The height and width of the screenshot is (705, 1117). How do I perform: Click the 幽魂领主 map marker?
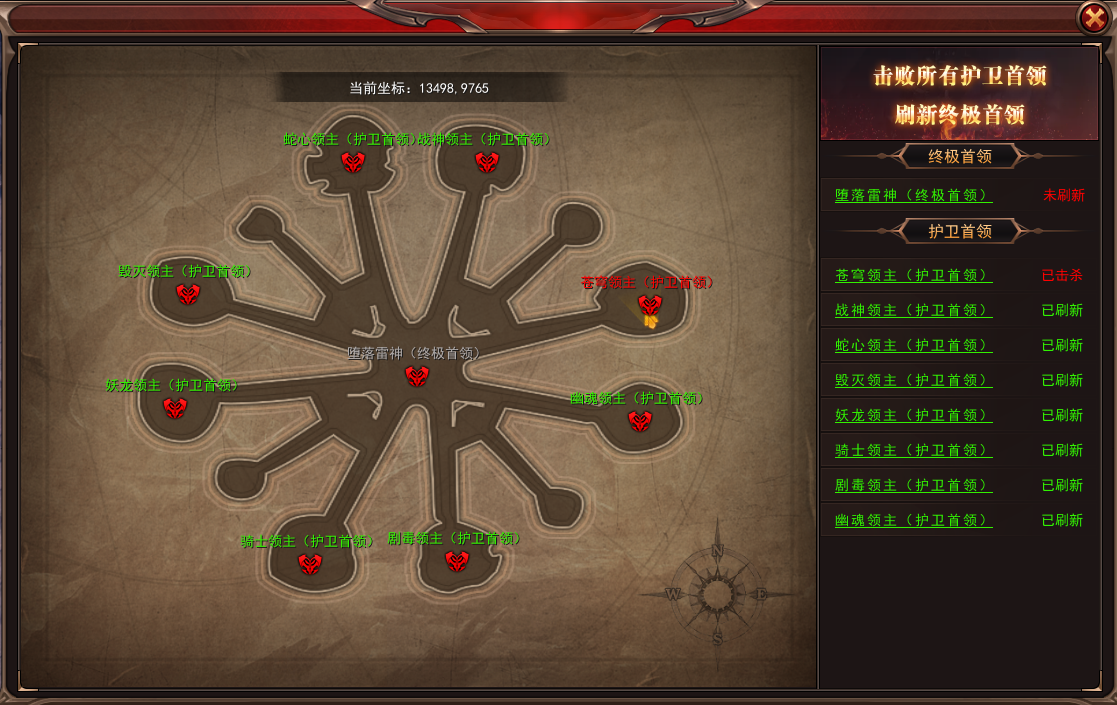click(x=640, y=421)
